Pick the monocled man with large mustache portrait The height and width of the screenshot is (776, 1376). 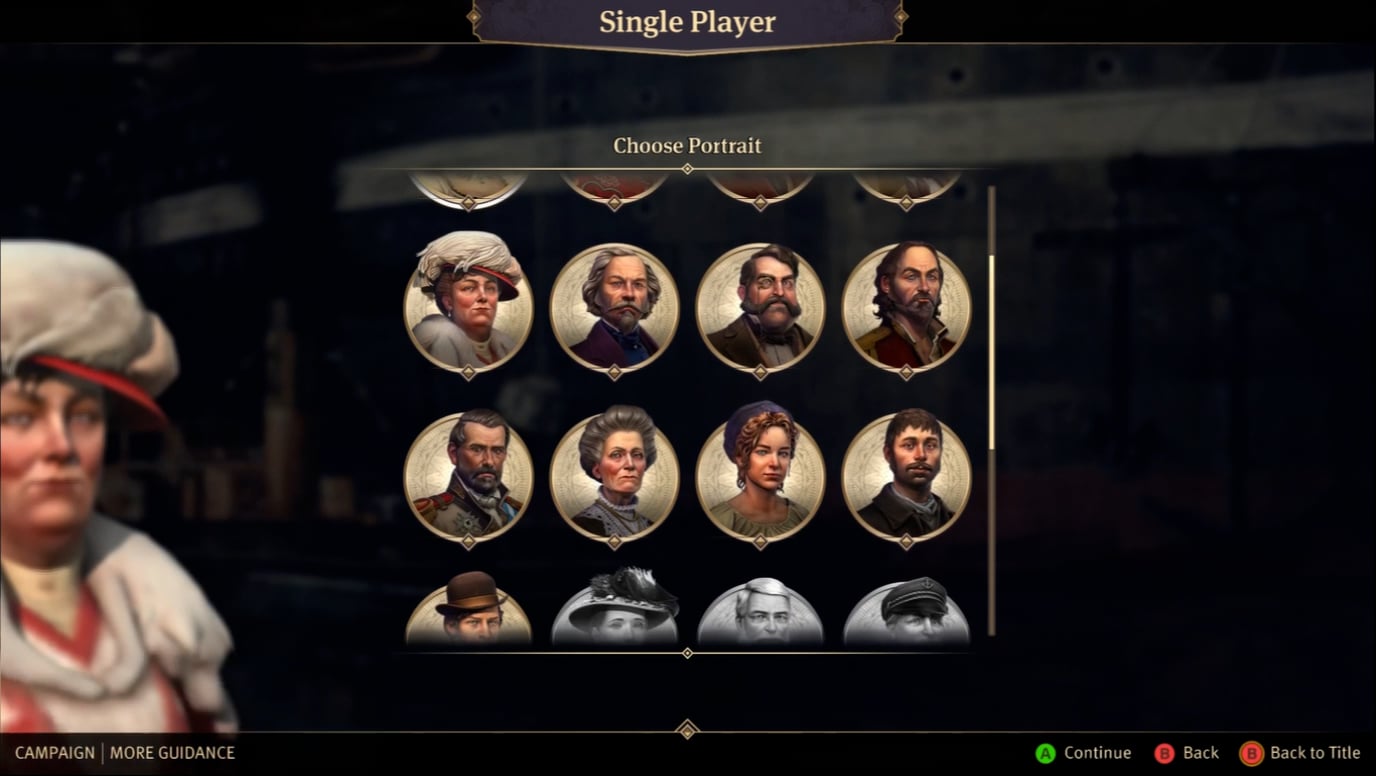[x=760, y=307]
